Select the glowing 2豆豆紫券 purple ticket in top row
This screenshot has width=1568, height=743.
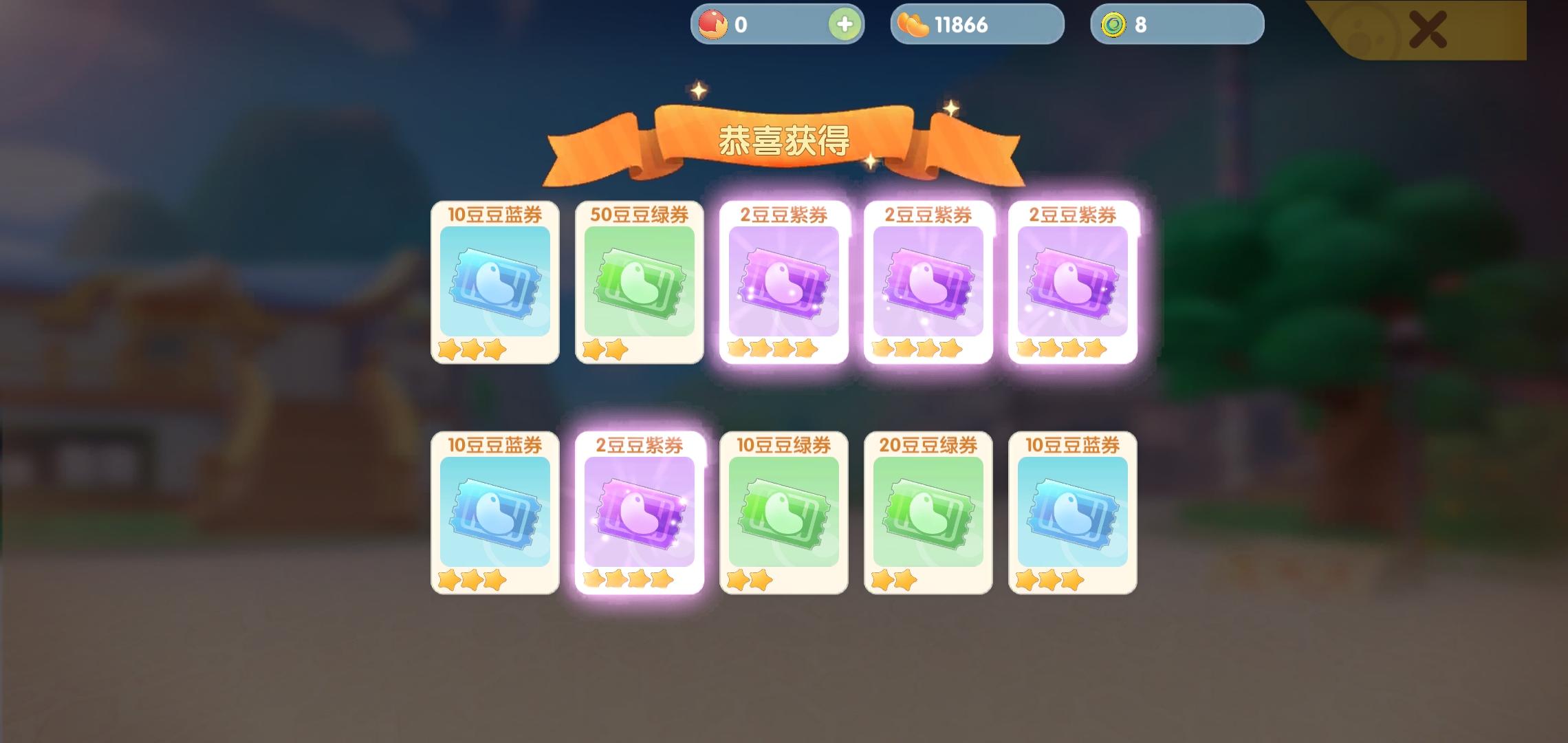(783, 286)
